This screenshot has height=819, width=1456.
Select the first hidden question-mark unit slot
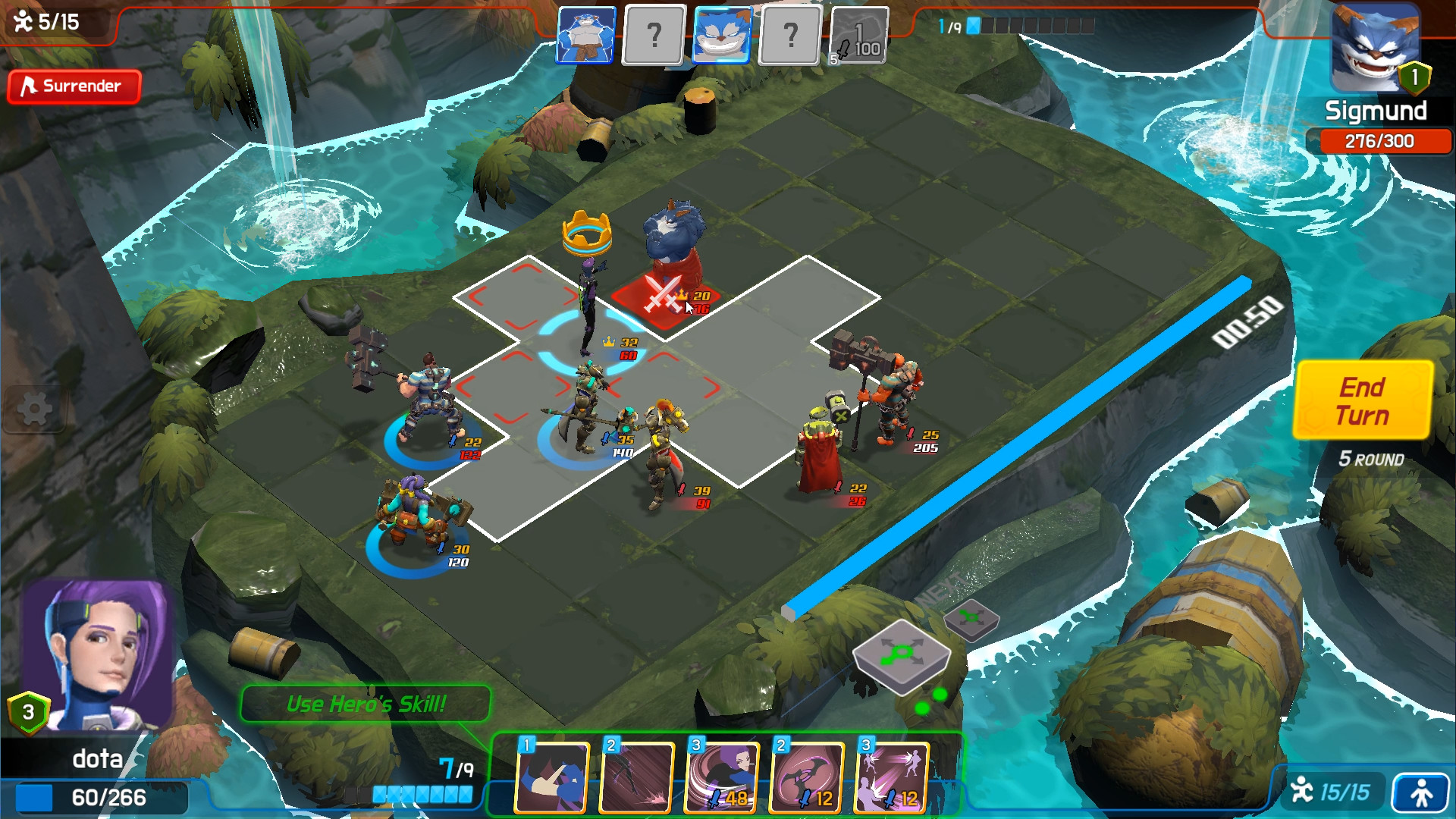[654, 36]
